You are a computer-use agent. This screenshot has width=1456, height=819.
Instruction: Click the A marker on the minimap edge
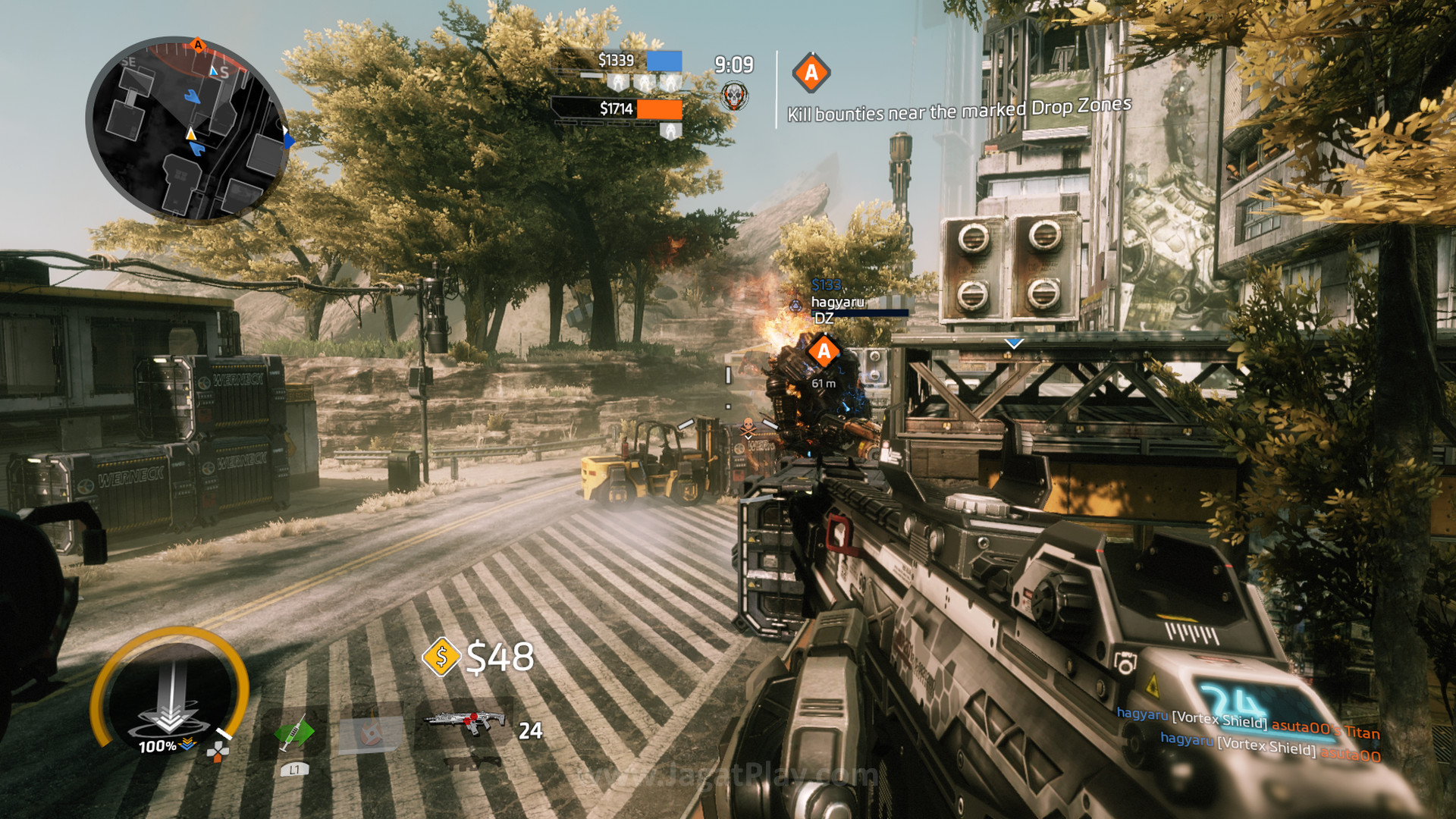point(198,45)
